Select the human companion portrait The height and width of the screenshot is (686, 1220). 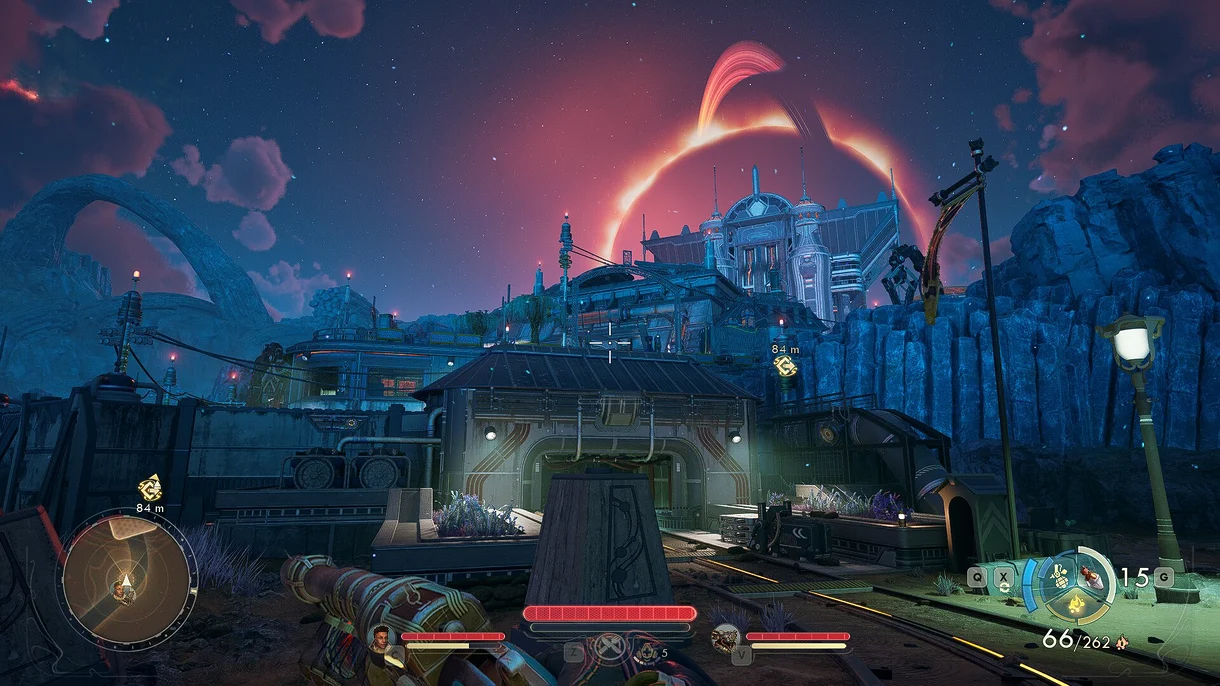pos(381,636)
